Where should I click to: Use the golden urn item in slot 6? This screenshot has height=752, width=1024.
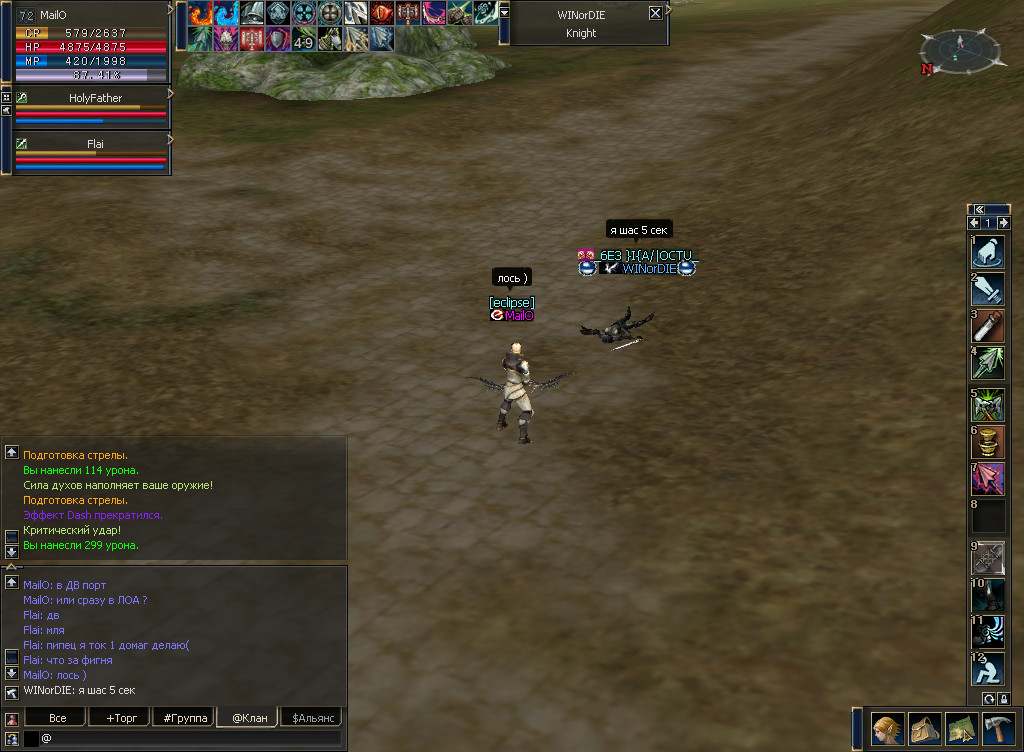click(x=988, y=441)
